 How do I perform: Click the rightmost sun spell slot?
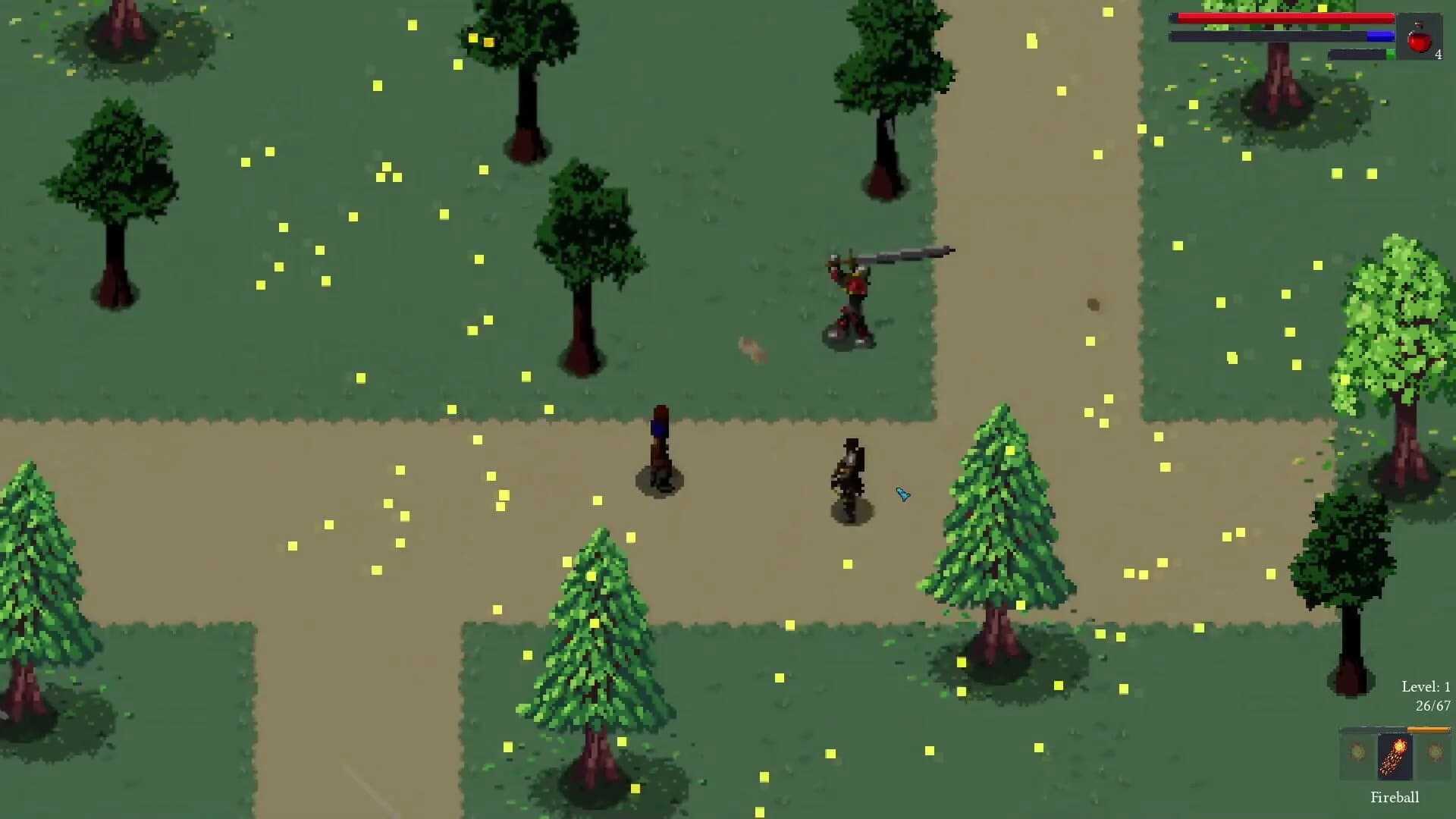pos(1434,751)
